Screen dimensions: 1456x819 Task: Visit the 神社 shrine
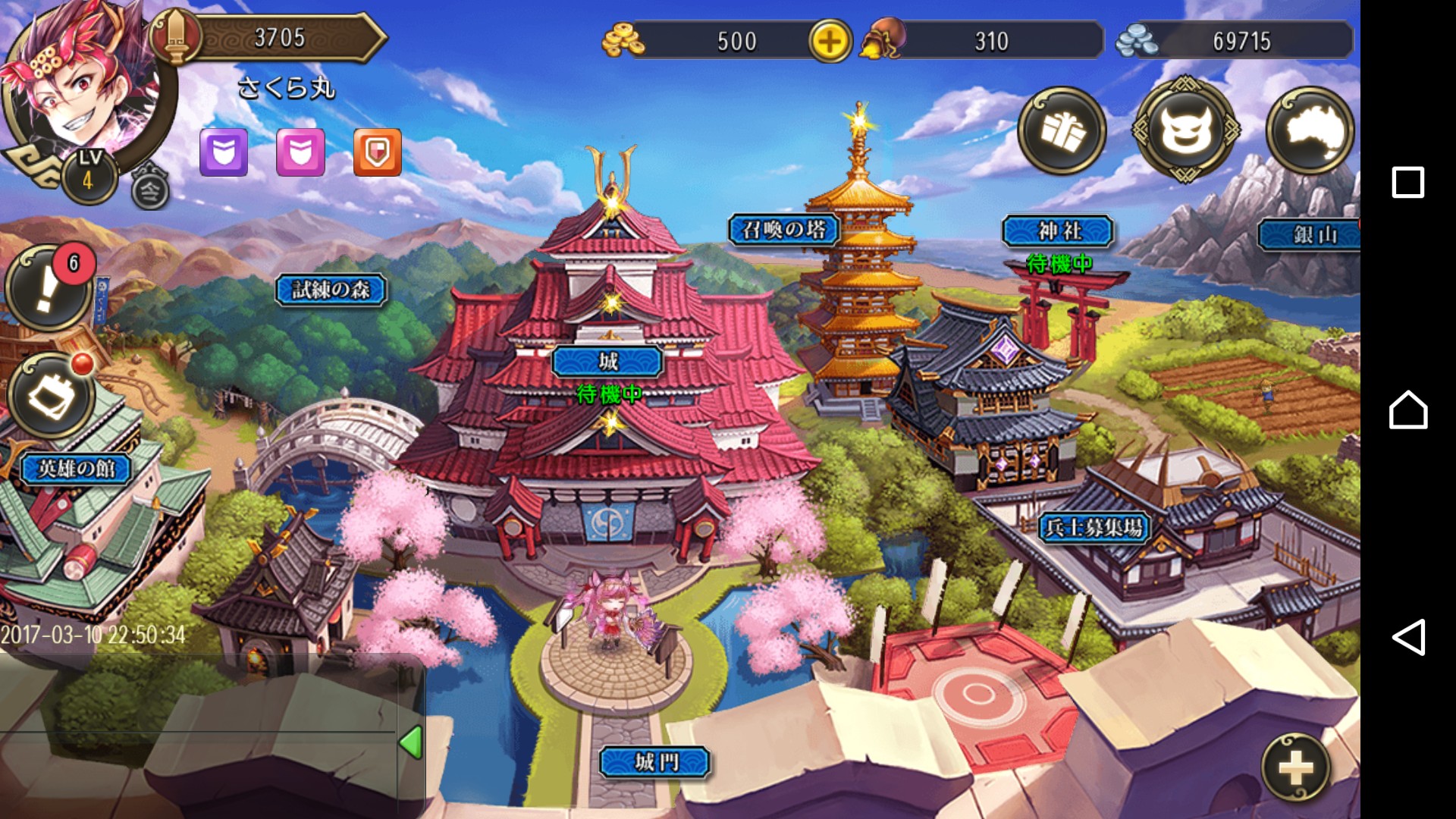click(x=1058, y=231)
